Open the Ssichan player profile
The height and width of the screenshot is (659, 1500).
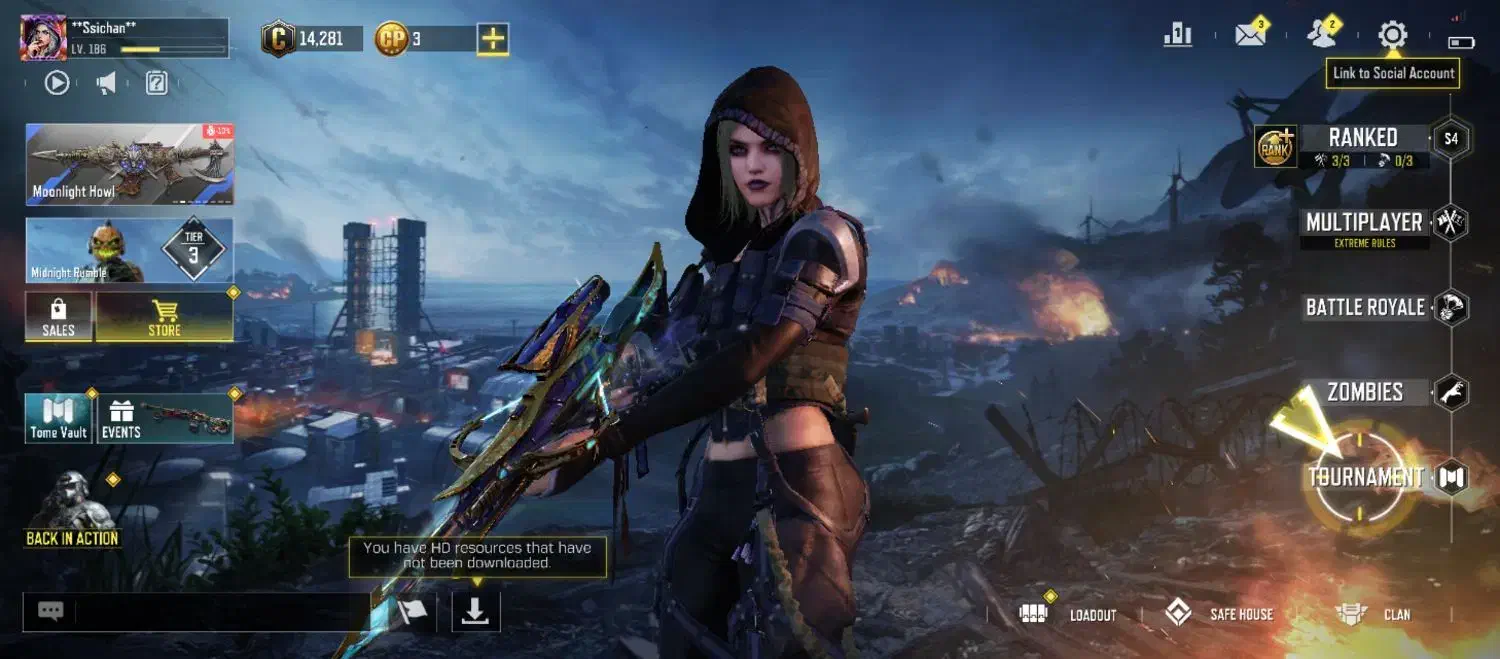click(x=44, y=37)
